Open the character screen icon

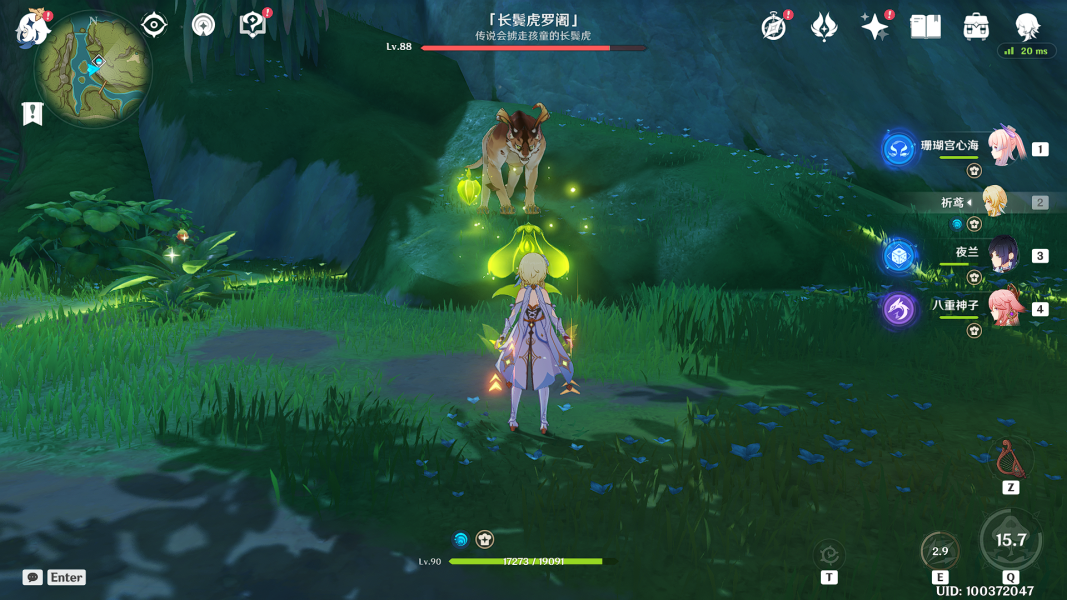(1027, 27)
